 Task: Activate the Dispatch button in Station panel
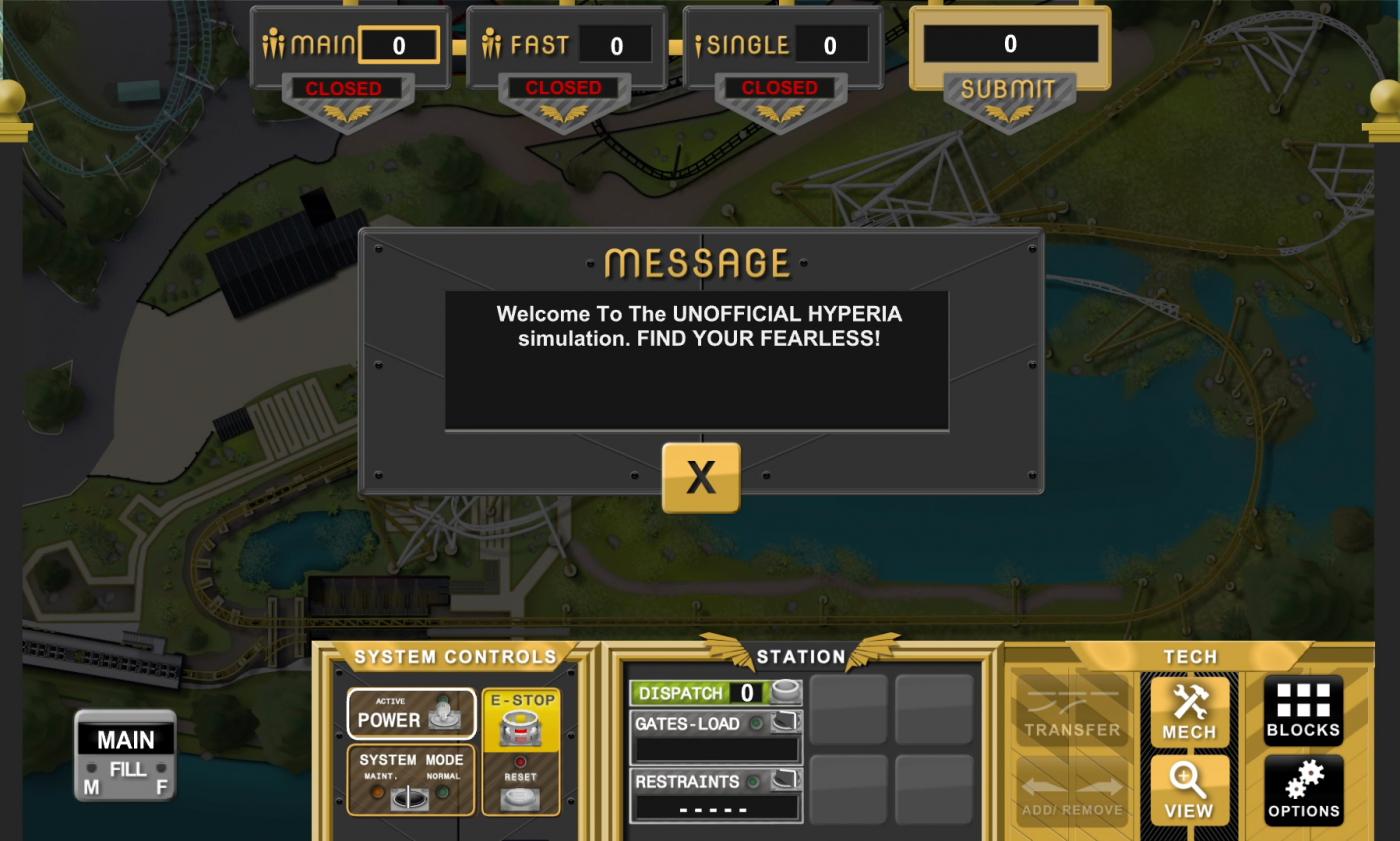(786, 692)
